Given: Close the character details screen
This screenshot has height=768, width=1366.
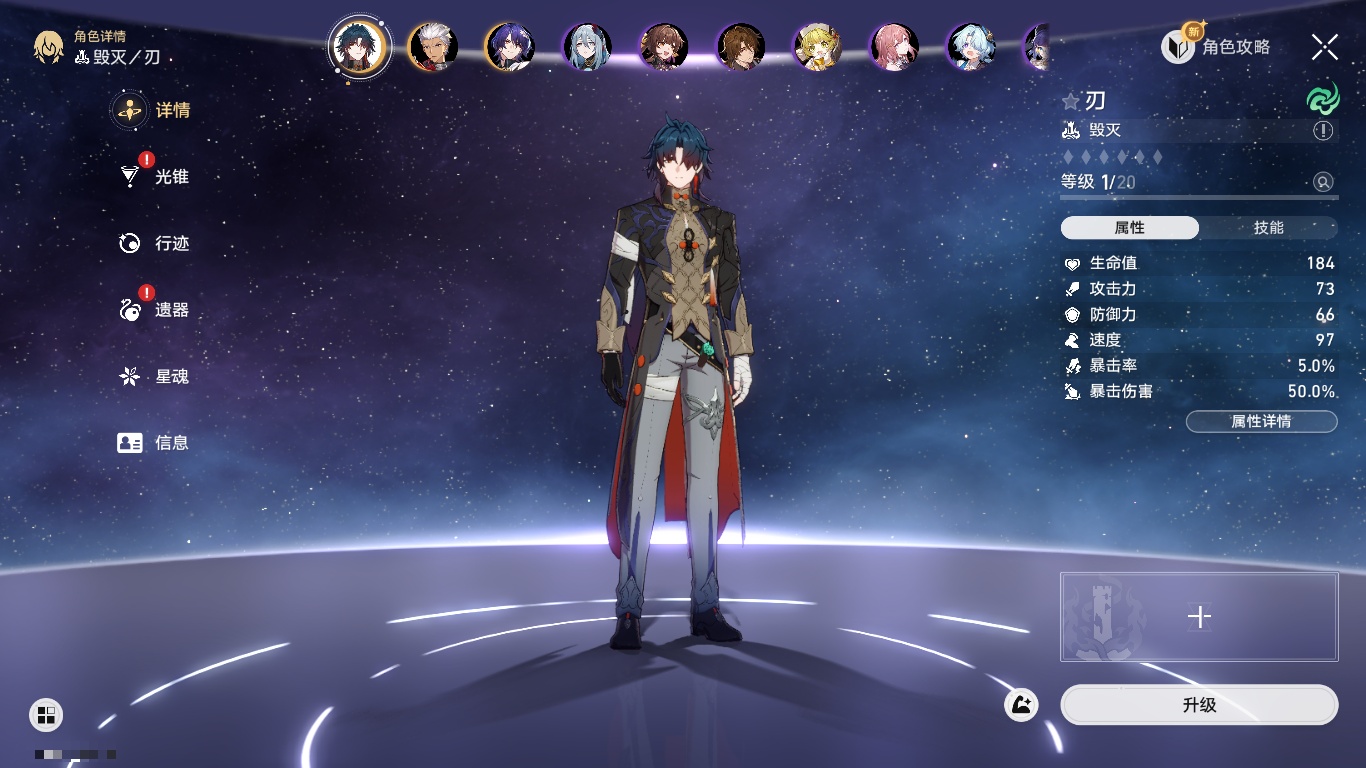Looking at the screenshot, I should pos(1325,46).
